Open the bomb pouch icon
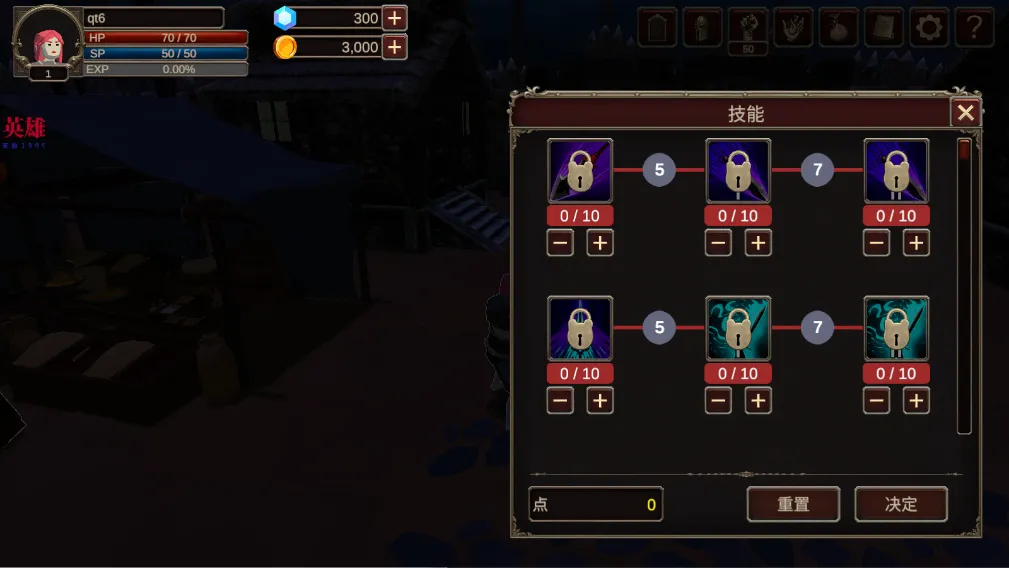Viewport: 1009px width, 568px height. pos(839,27)
